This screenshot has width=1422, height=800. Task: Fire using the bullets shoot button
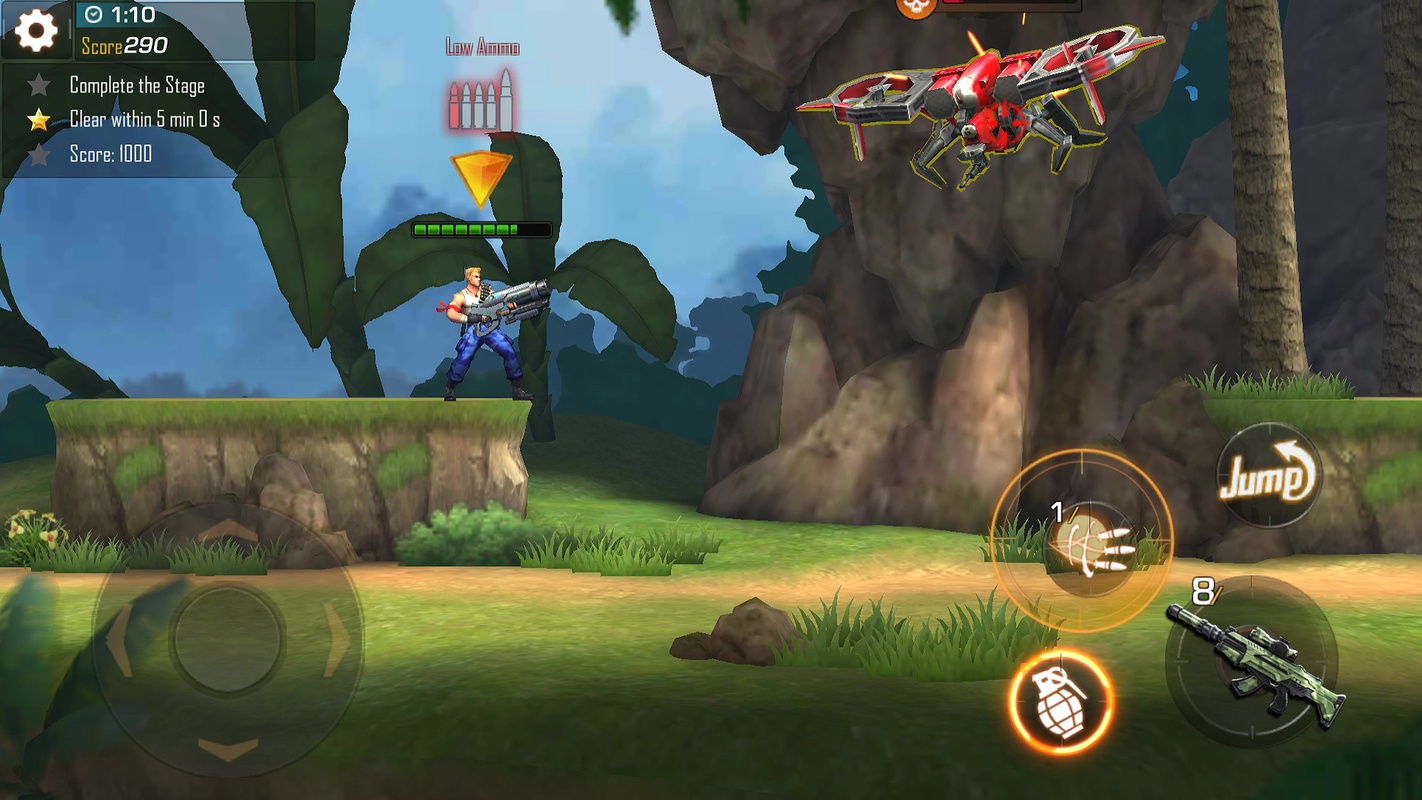point(1083,541)
